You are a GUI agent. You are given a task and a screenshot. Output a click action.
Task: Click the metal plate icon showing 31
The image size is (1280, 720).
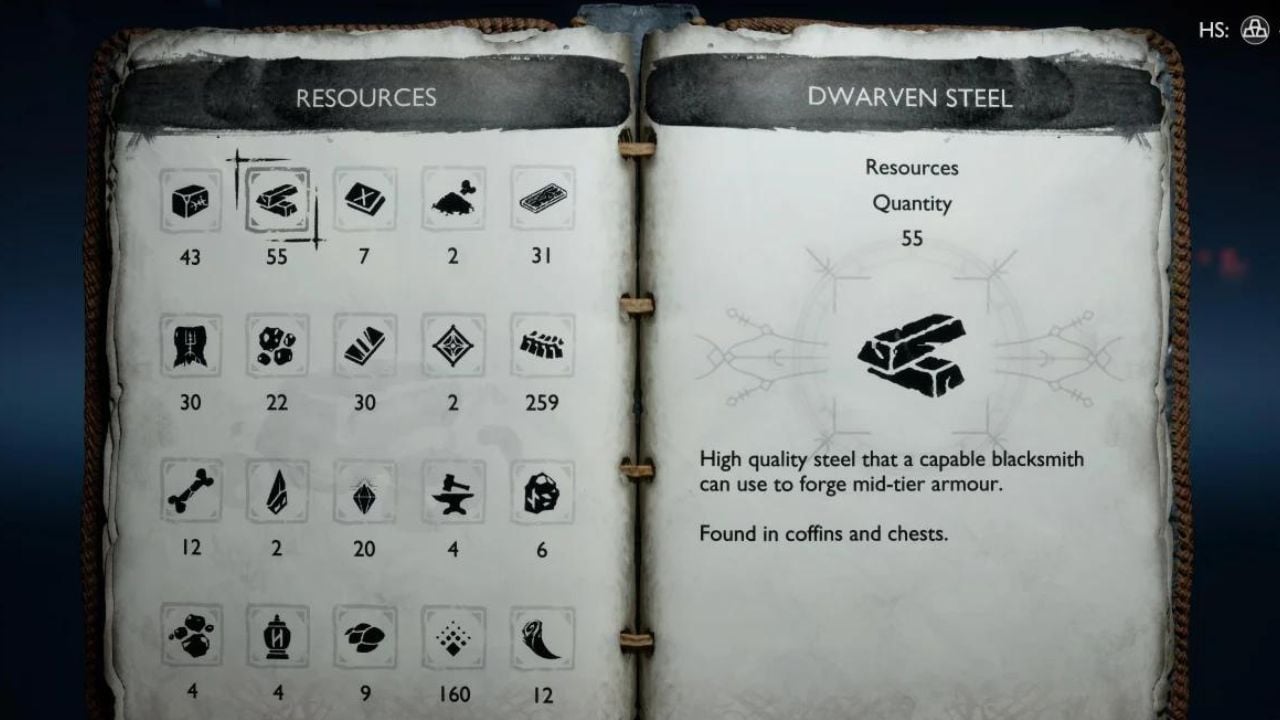[x=540, y=201]
